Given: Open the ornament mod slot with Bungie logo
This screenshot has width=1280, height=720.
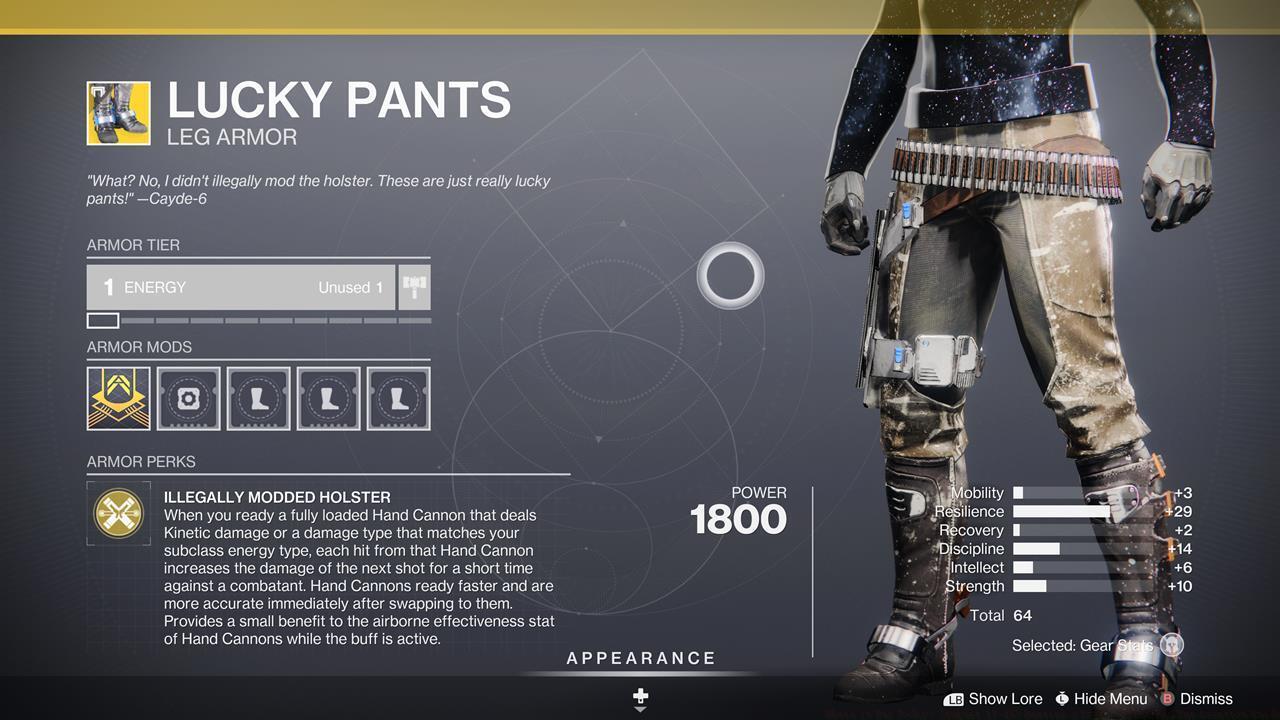Looking at the screenshot, I should [118, 398].
